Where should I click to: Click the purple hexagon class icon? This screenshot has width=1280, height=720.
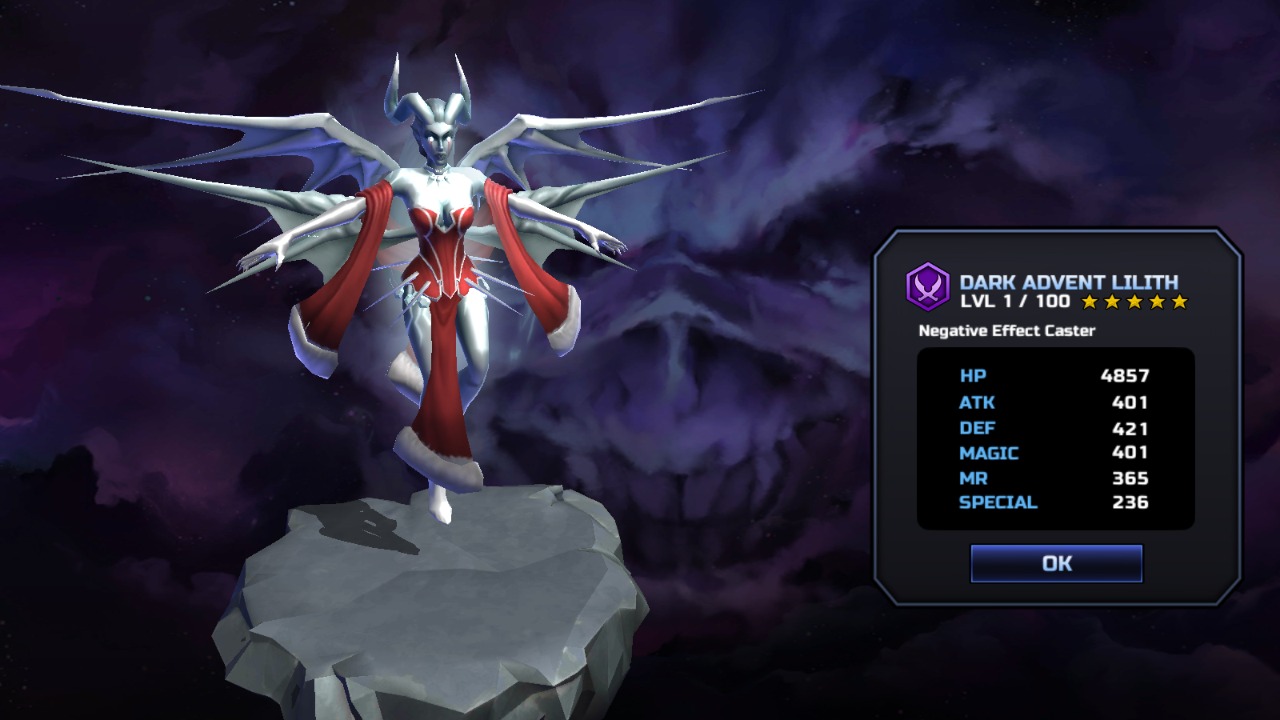927,287
